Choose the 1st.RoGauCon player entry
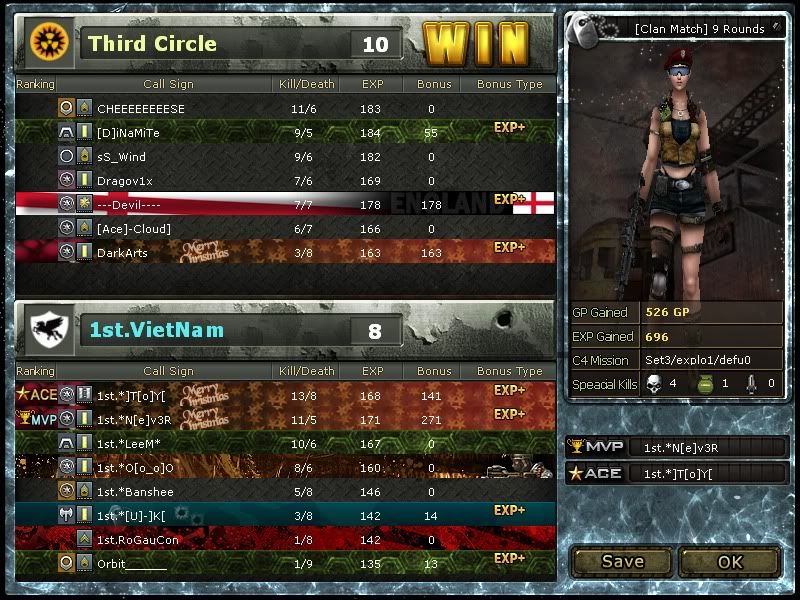 point(138,539)
